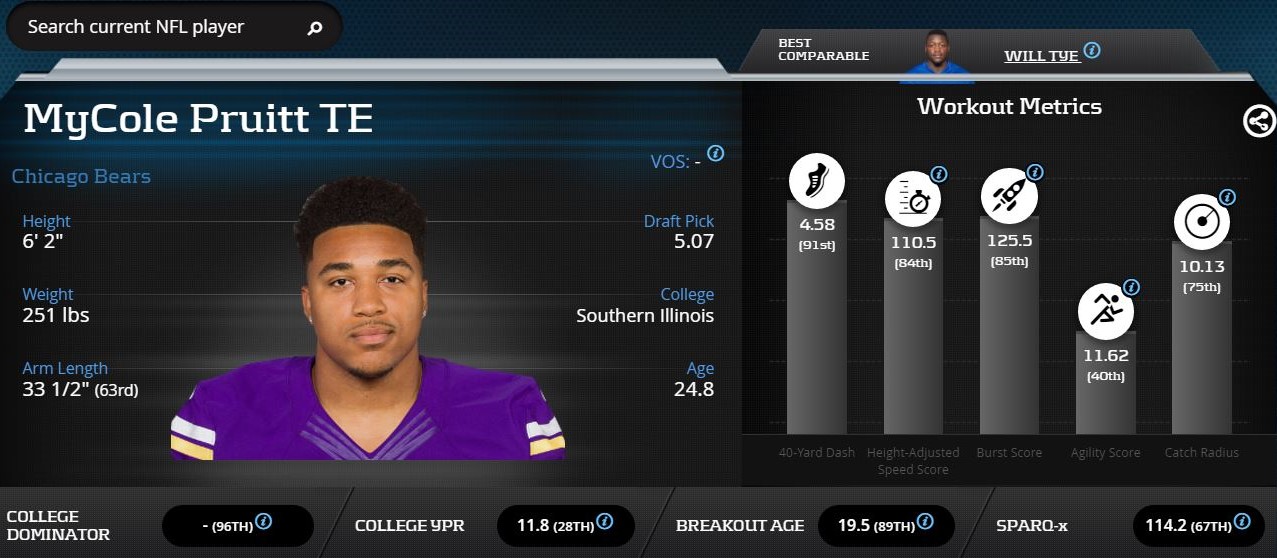Select the Agility Score runner icon

(x=1105, y=309)
